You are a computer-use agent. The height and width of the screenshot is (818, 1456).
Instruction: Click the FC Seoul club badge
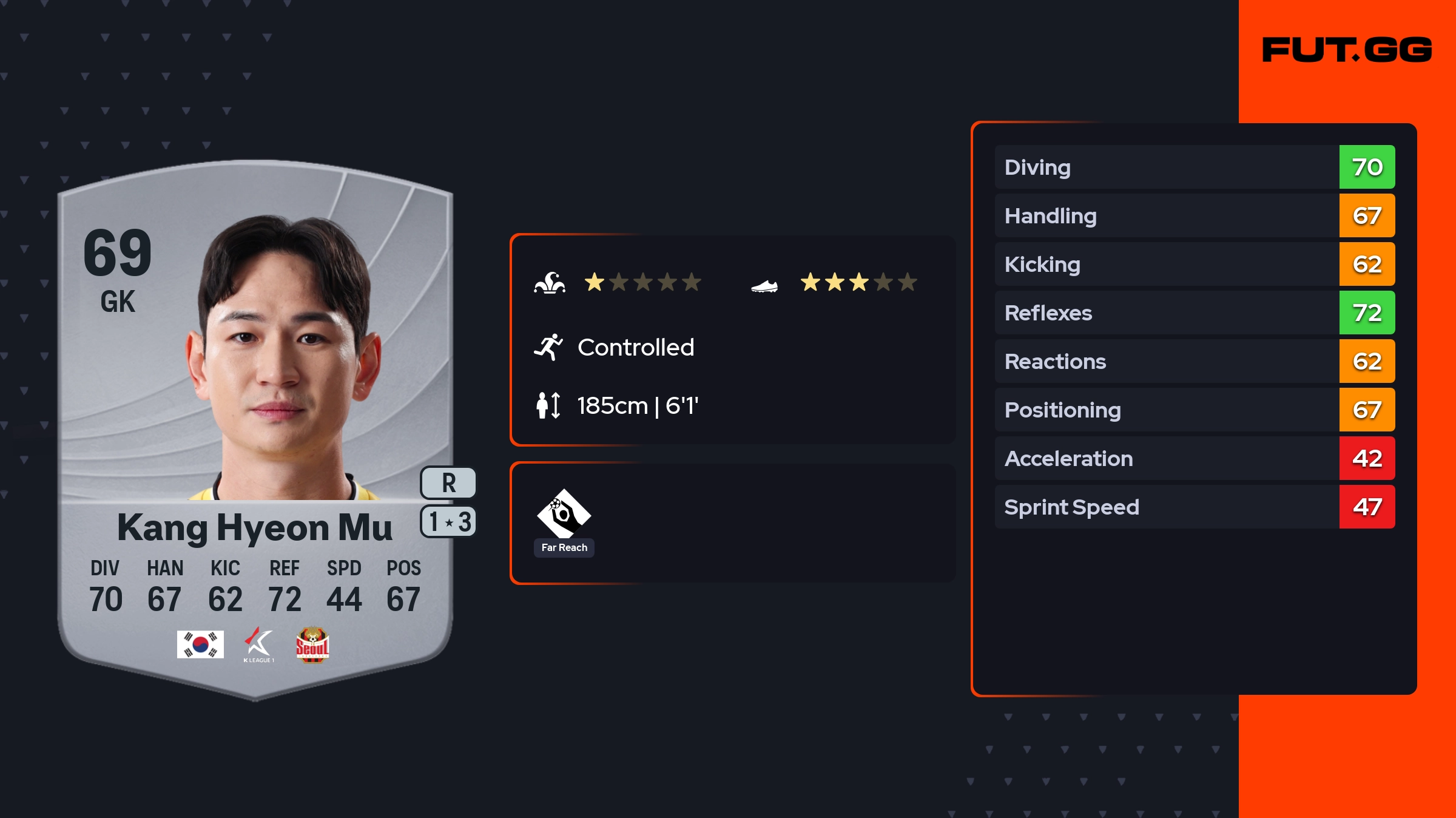click(312, 644)
